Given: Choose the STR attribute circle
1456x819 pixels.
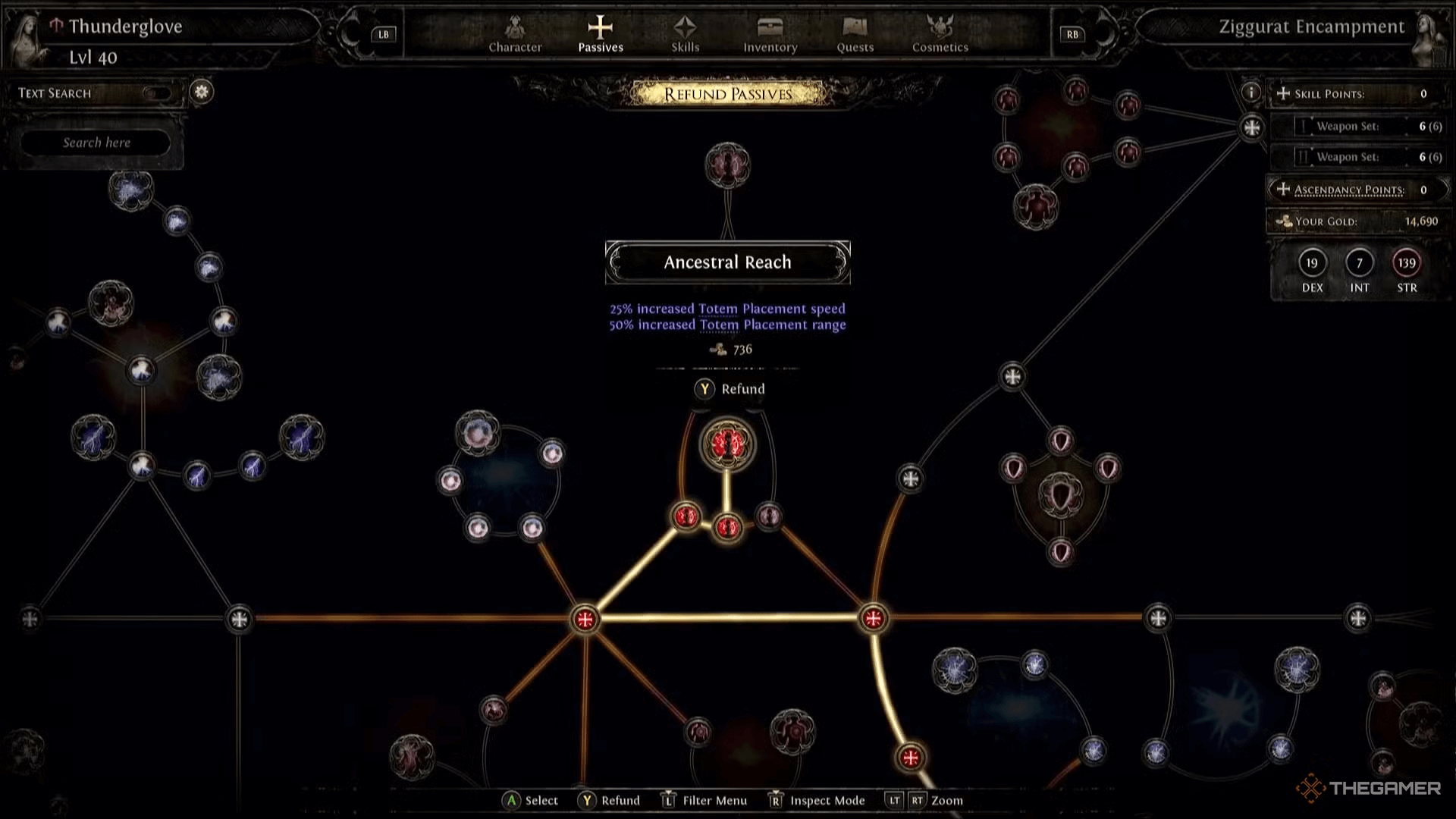Looking at the screenshot, I should tap(1407, 263).
